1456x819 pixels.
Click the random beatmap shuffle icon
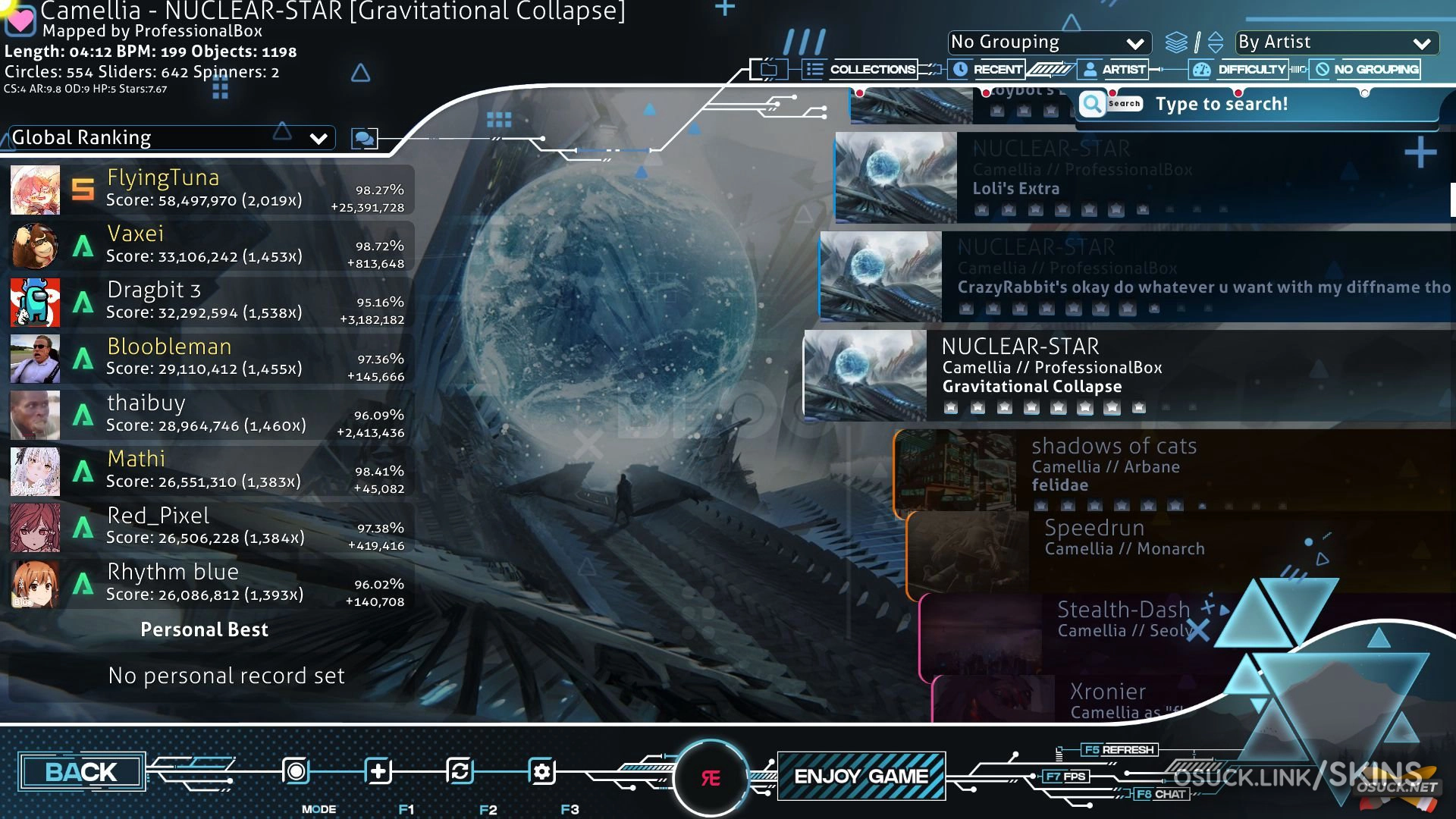point(460,772)
